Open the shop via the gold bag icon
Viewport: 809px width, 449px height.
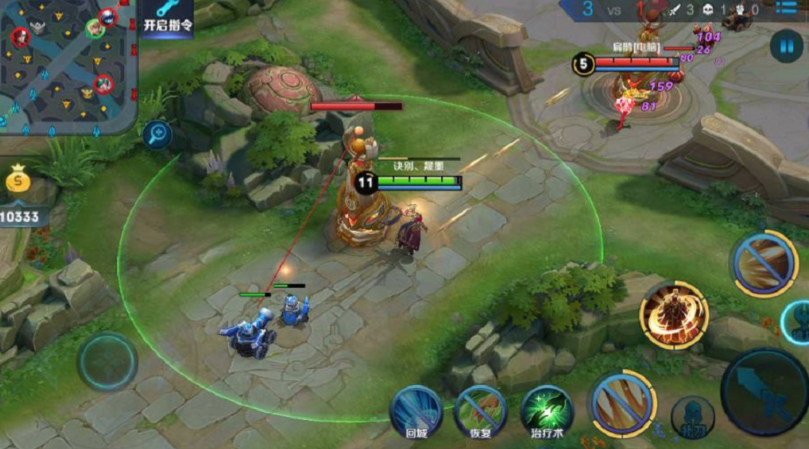pos(18,182)
